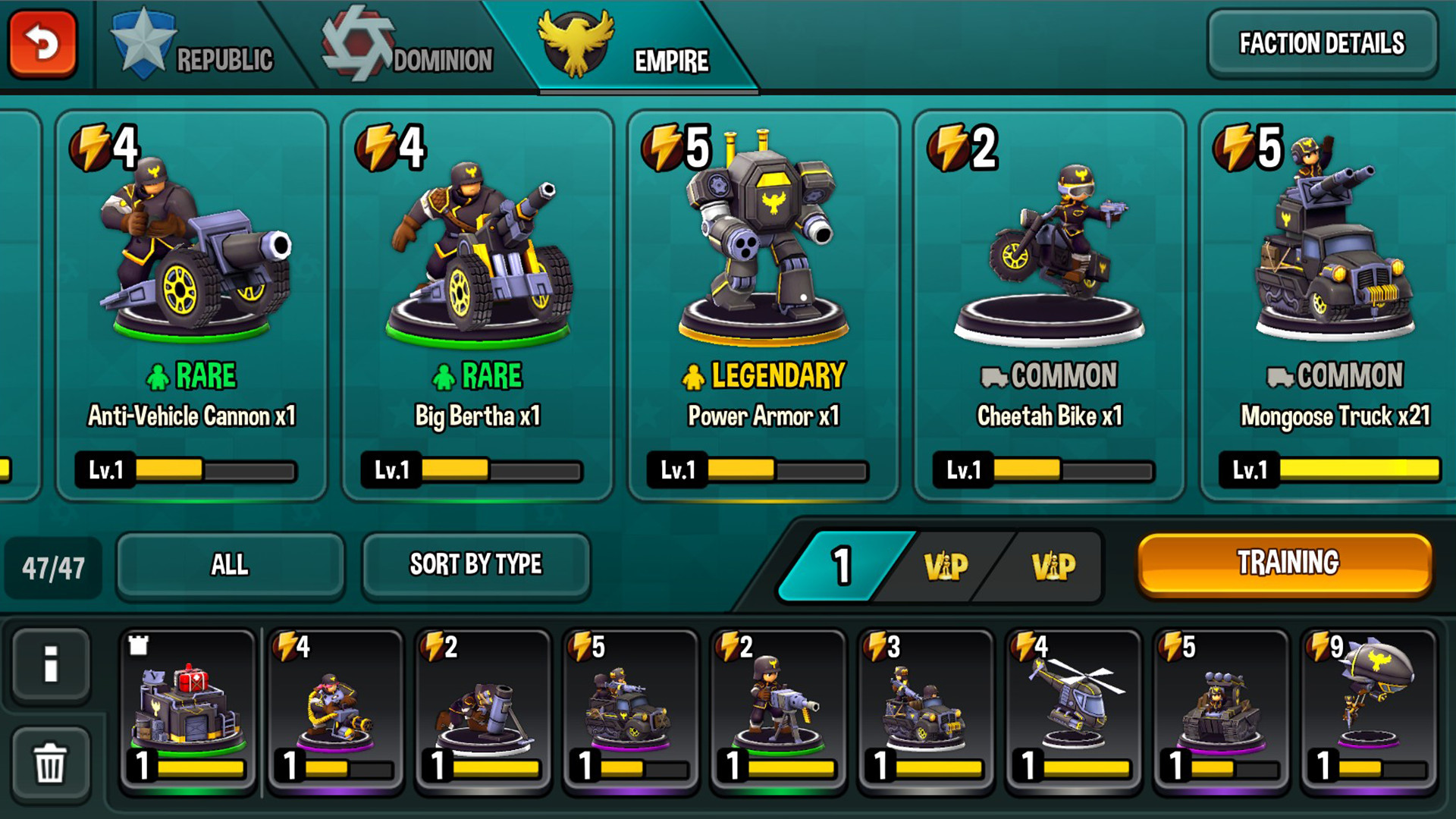Select the Anti-Vehicle Cannon card

pos(192,305)
